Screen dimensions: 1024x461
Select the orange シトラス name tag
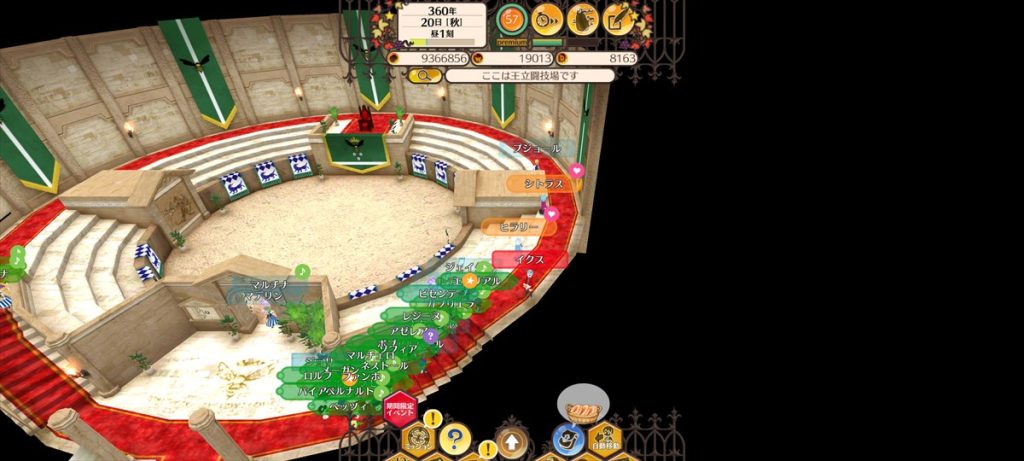click(543, 184)
